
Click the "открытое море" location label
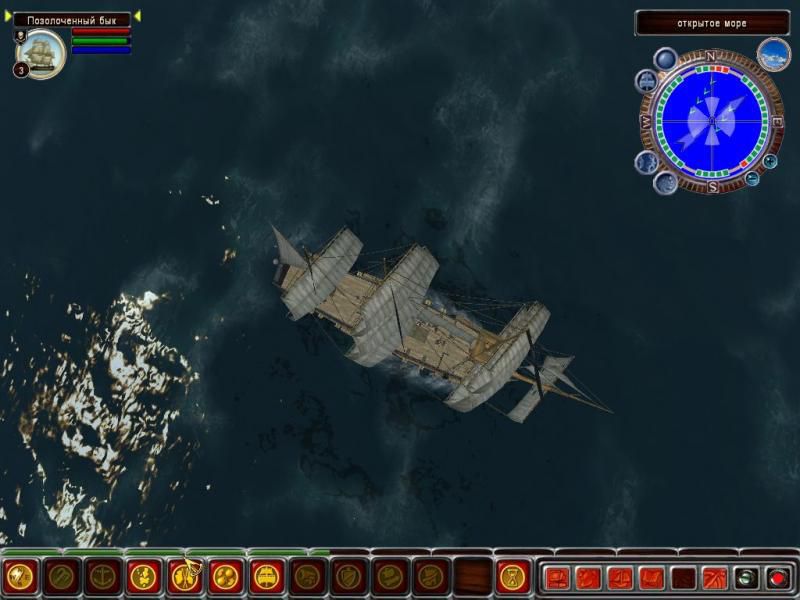click(x=711, y=23)
